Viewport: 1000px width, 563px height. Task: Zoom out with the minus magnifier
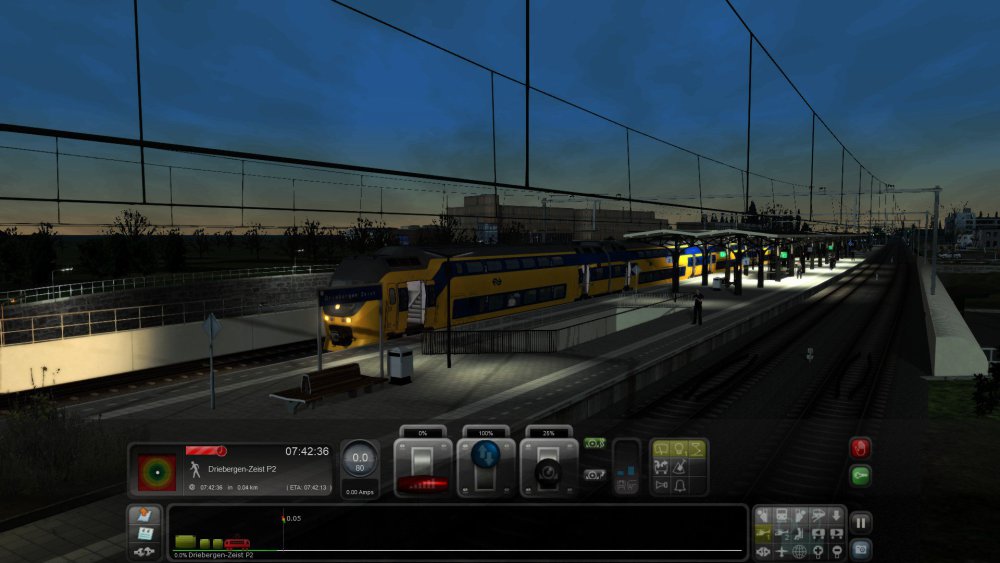(x=835, y=551)
